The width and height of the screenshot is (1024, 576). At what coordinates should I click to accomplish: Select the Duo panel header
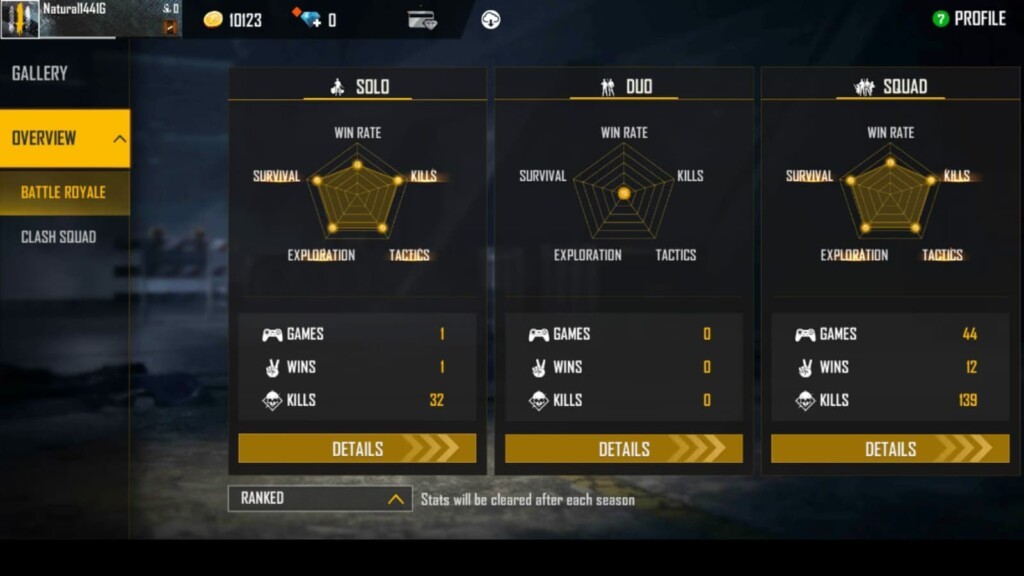coord(624,87)
